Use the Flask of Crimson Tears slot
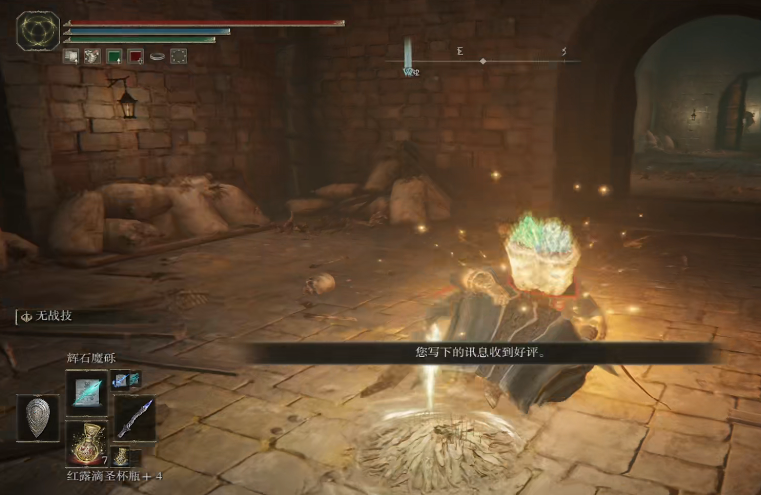Image resolution: width=761 pixels, height=495 pixels. (x=87, y=441)
